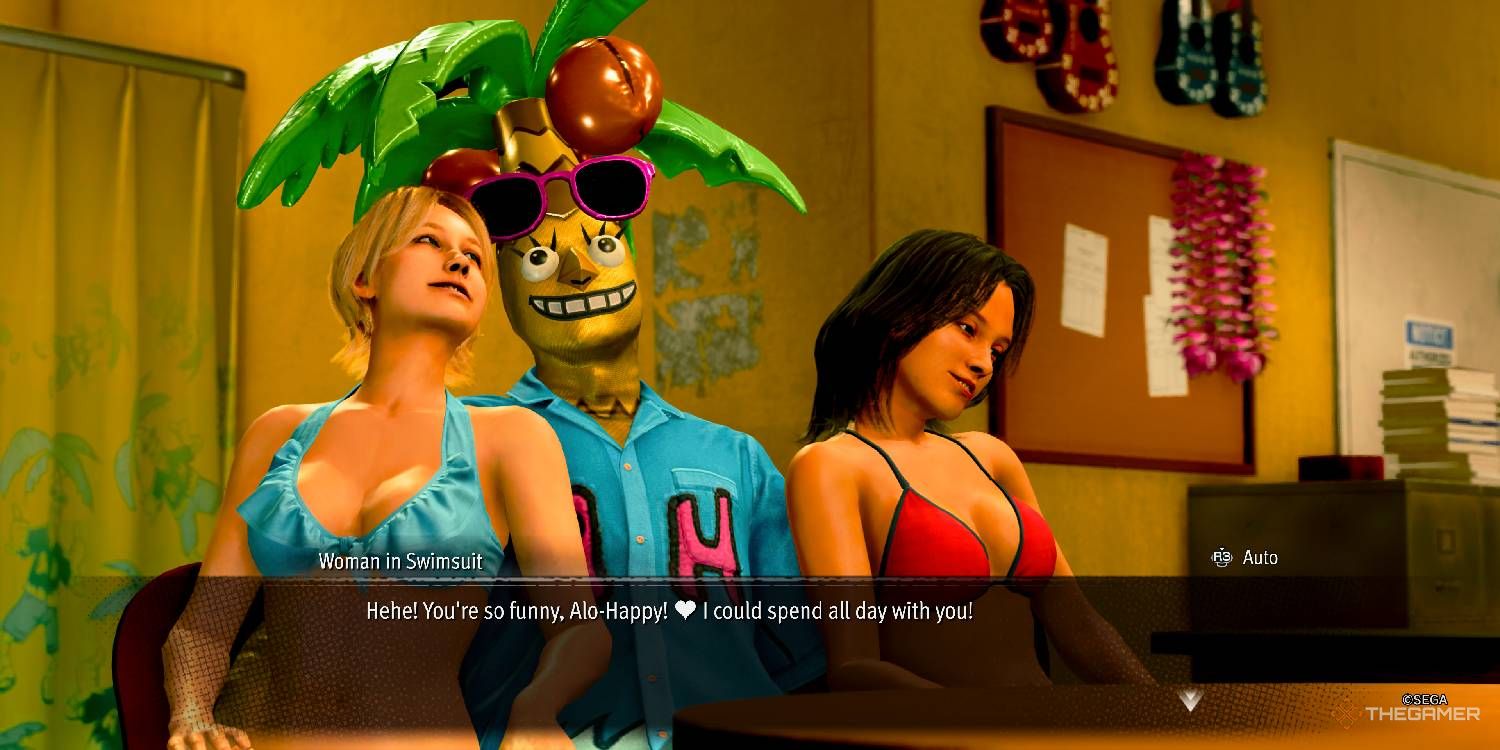Toggle the Auto dialogue advance option
Viewport: 1500px width, 750px height.
[1245, 558]
